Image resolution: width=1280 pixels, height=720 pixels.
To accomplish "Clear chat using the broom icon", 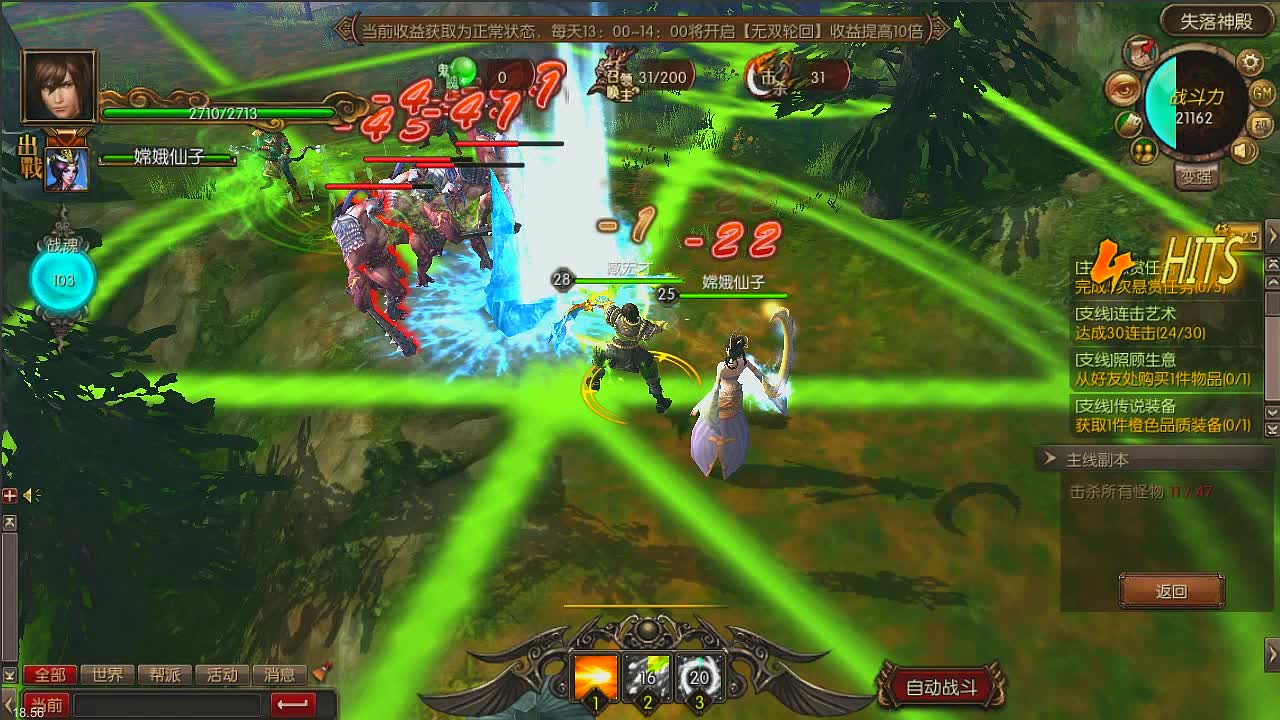I will [318, 673].
